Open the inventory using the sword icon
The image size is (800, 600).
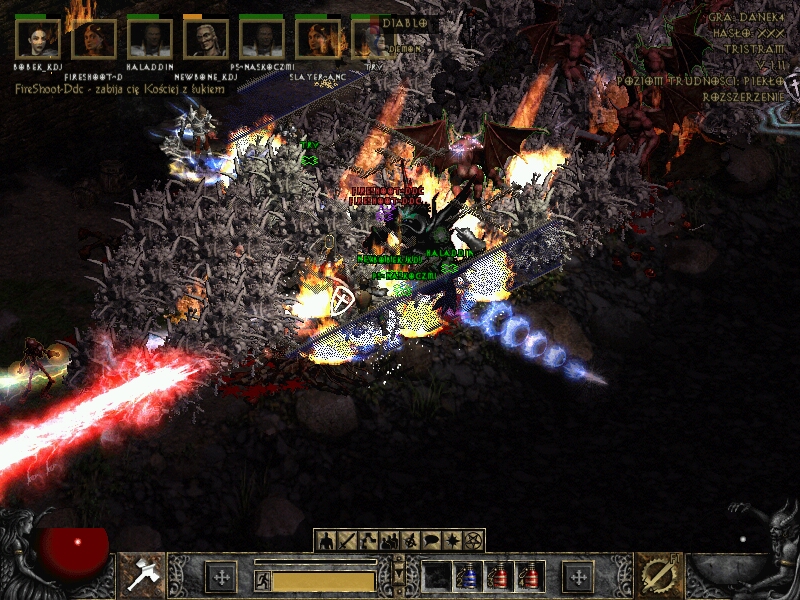click(x=347, y=541)
